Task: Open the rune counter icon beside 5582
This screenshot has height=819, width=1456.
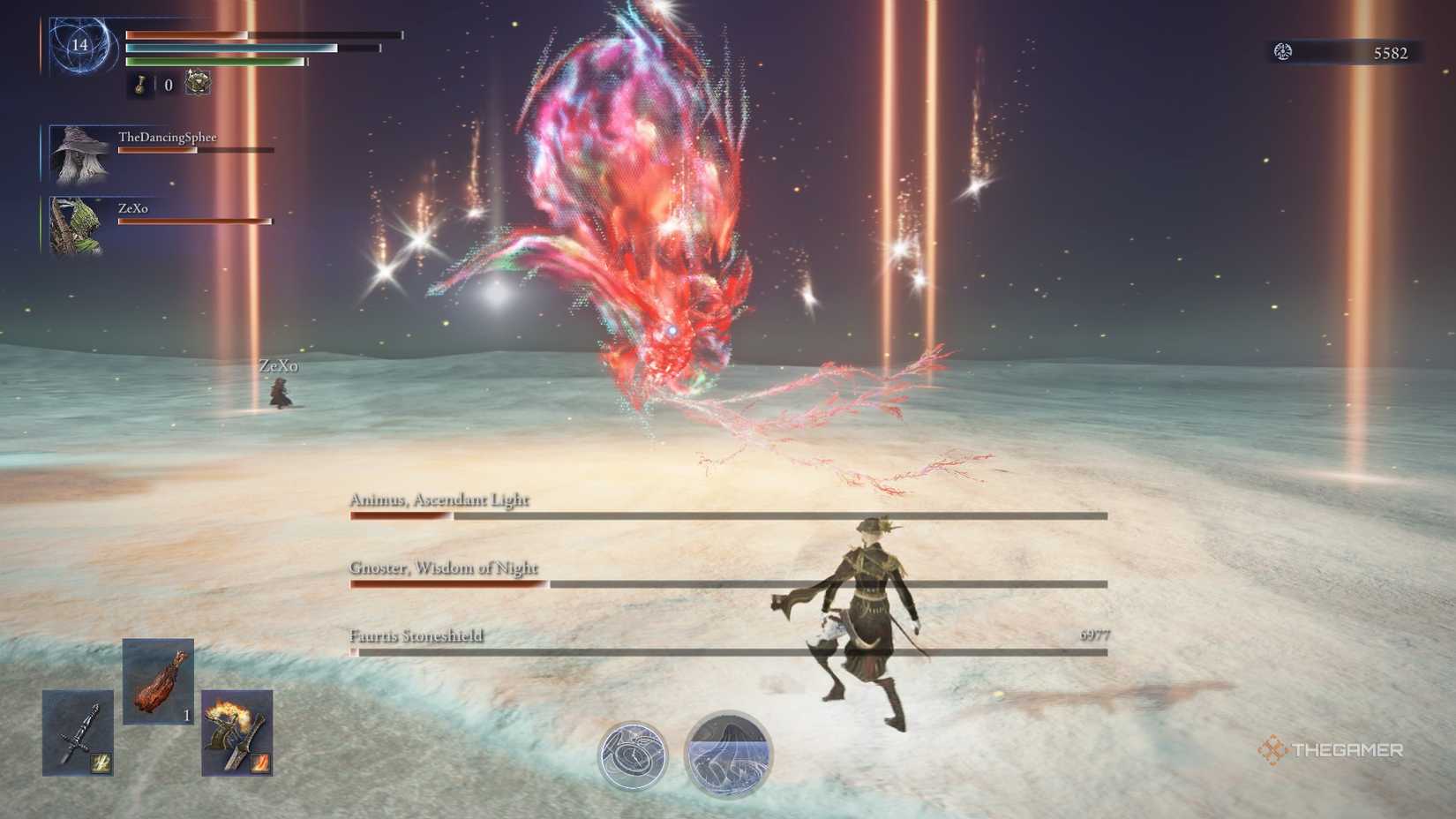Action: point(1283,51)
